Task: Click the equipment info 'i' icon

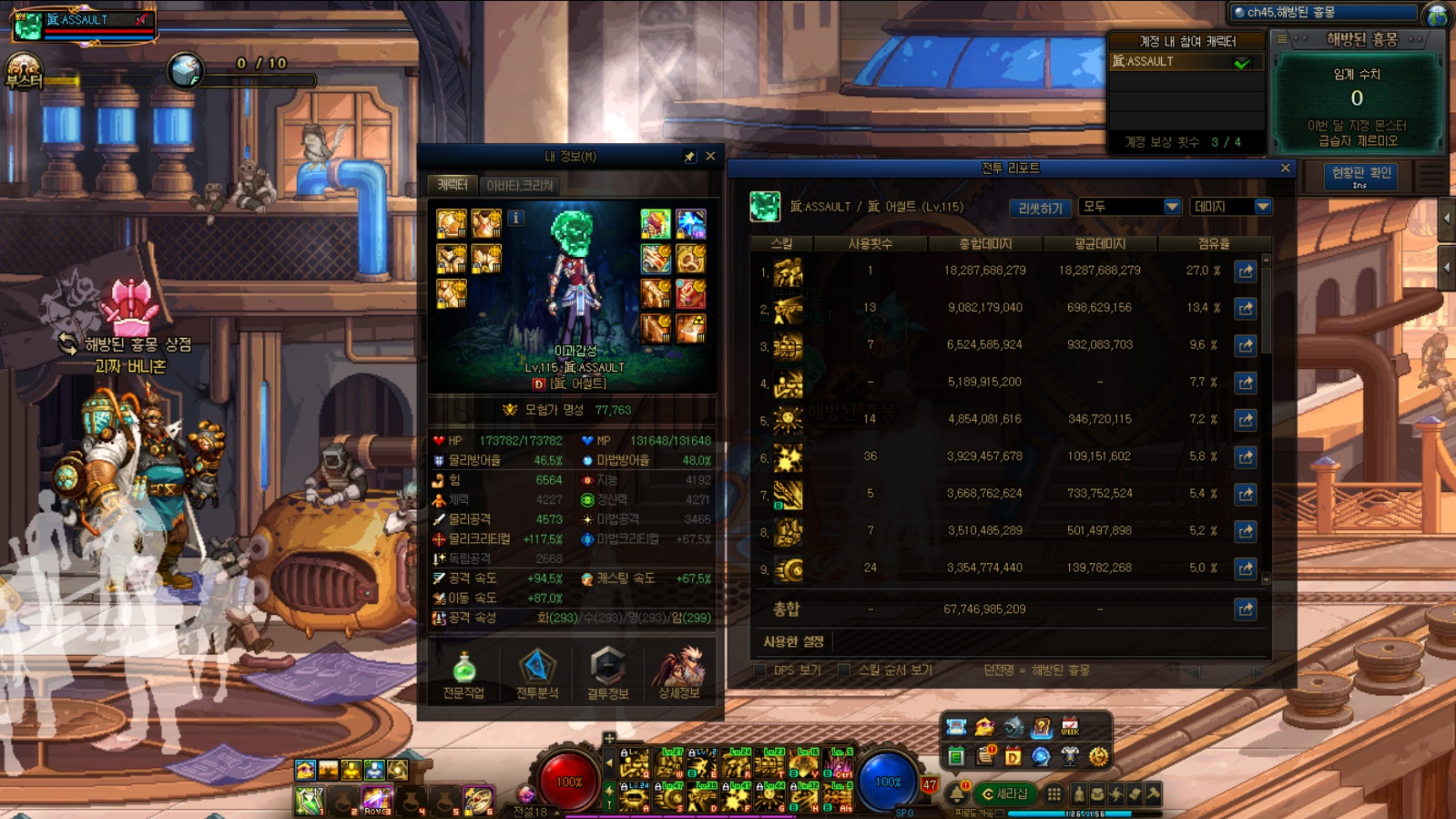Action: 515,218
